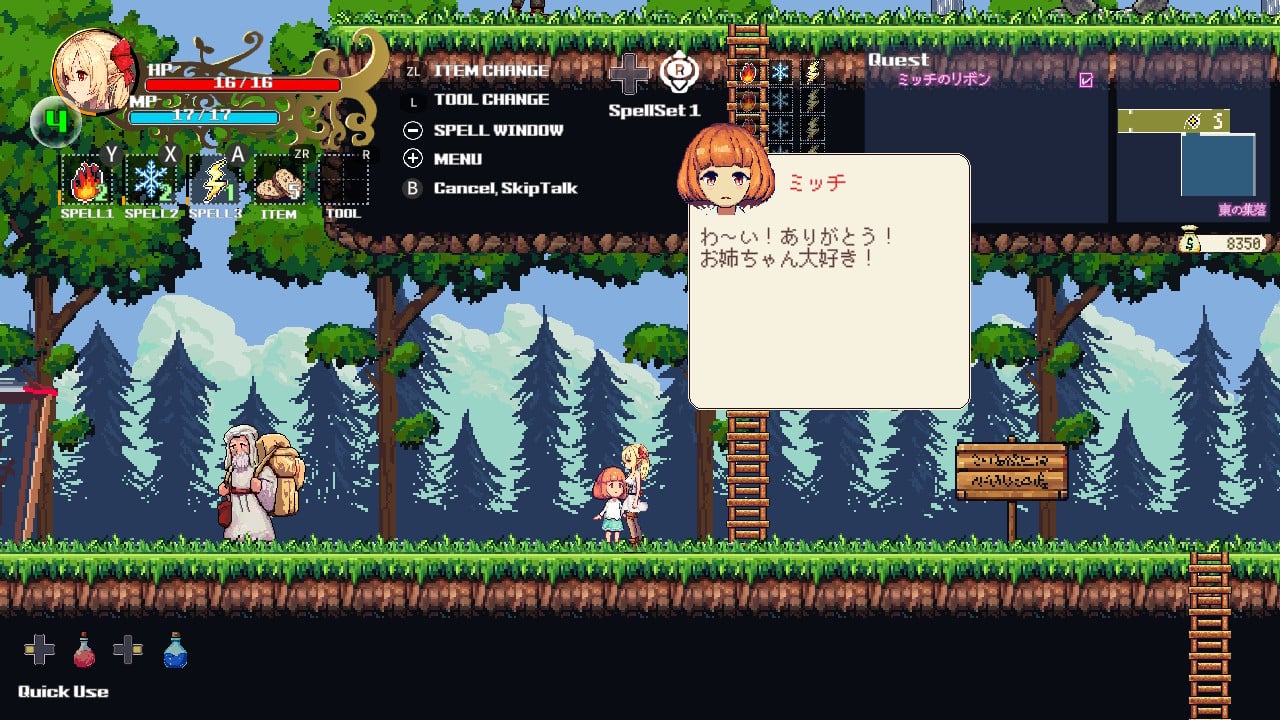Select the SpellSet 1 label
This screenshot has width=1280, height=720.
click(654, 111)
